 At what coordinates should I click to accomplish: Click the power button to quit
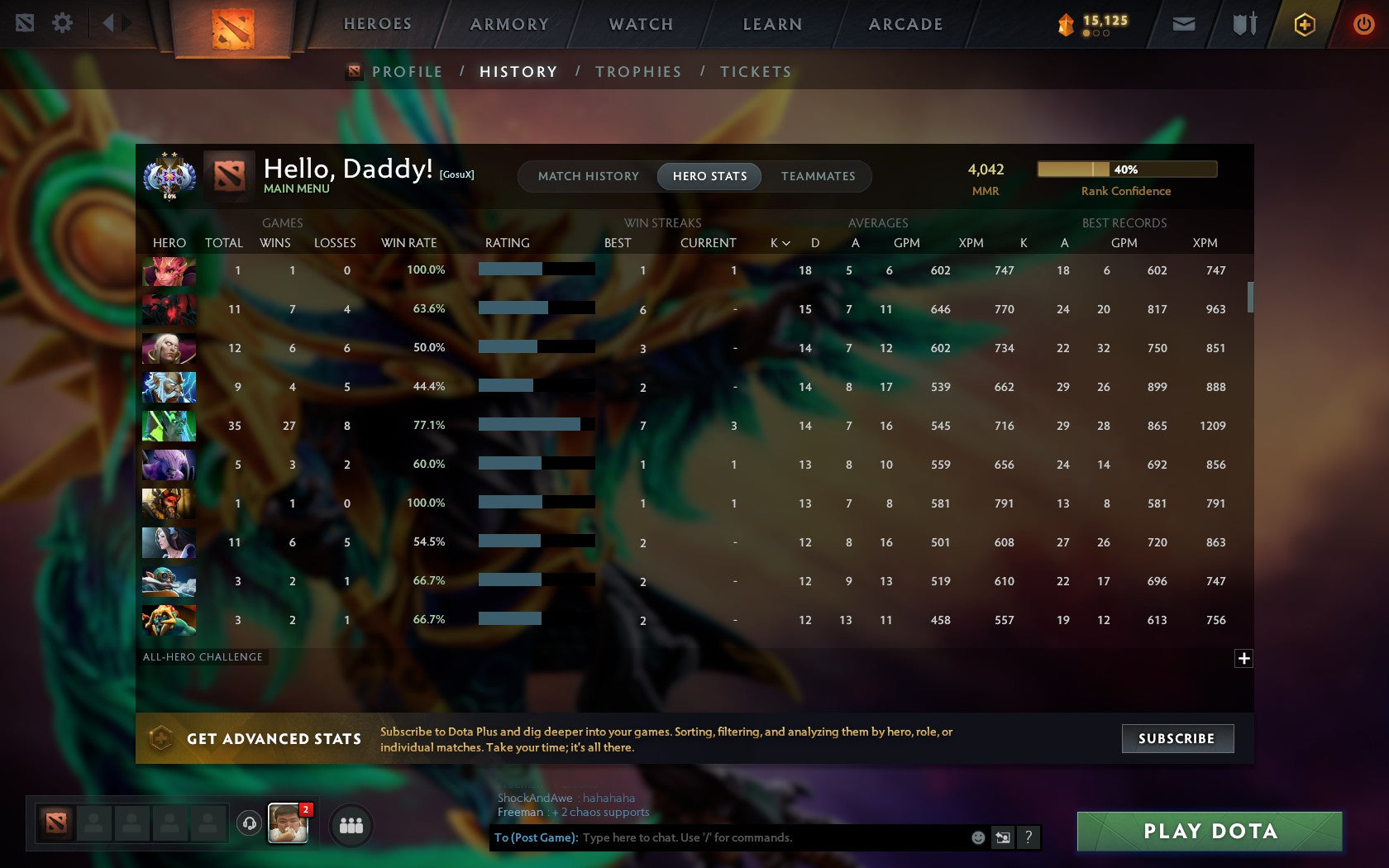coord(1363,24)
